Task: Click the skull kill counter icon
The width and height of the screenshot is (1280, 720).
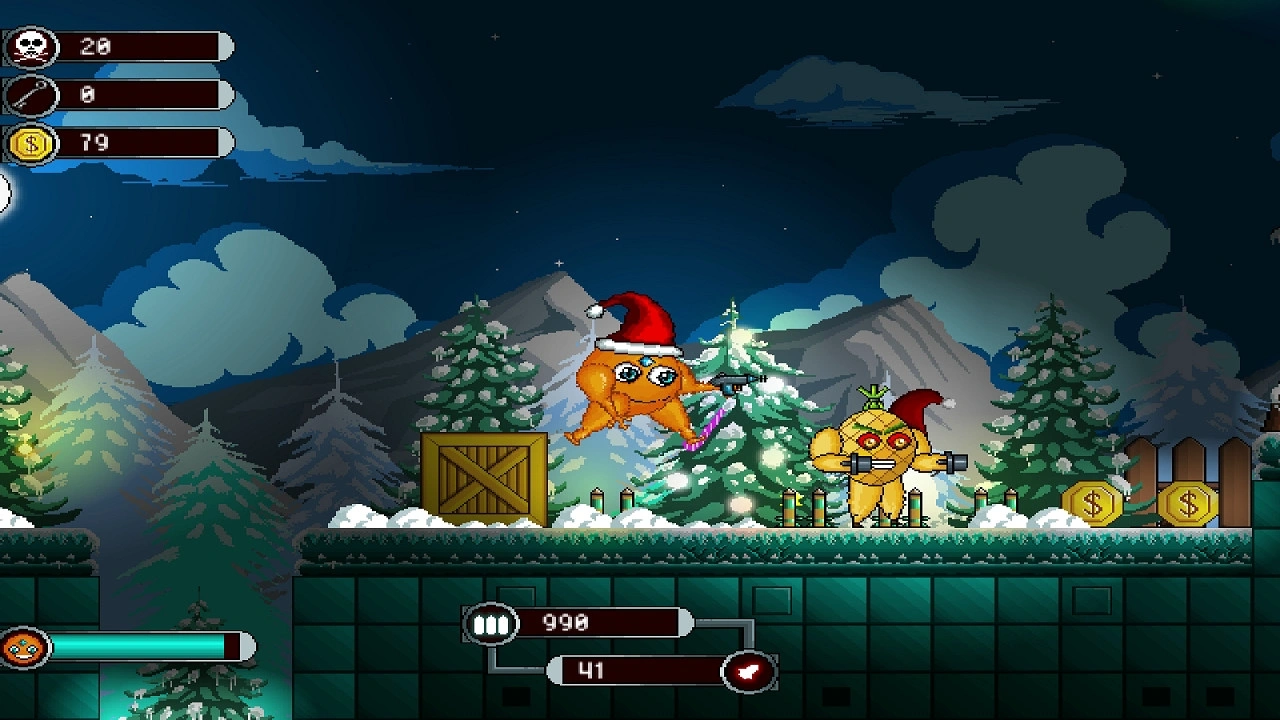Action: click(x=31, y=47)
